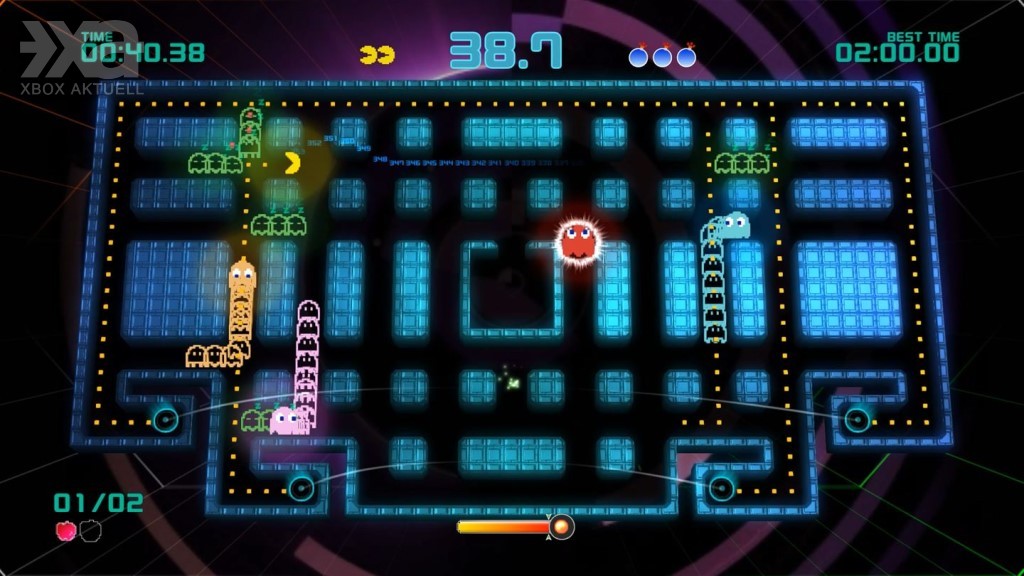
Task: Click the yellow Pac-Man lives icon
Action: click(376, 54)
